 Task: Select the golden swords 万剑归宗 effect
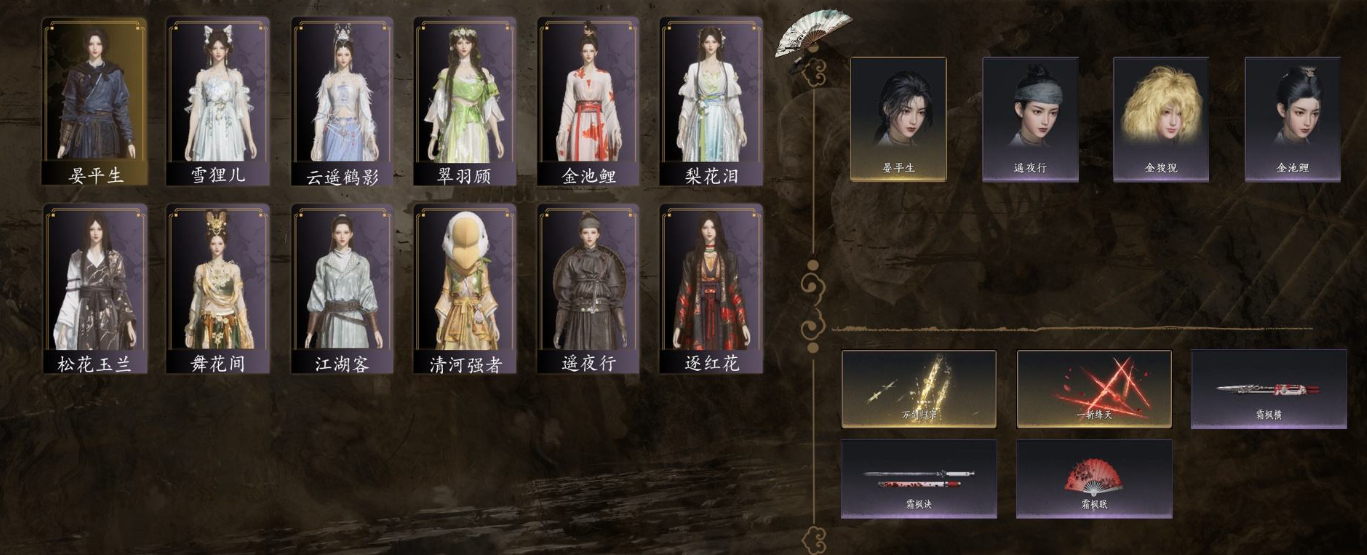pyautogui.click(x=919, y=389)
